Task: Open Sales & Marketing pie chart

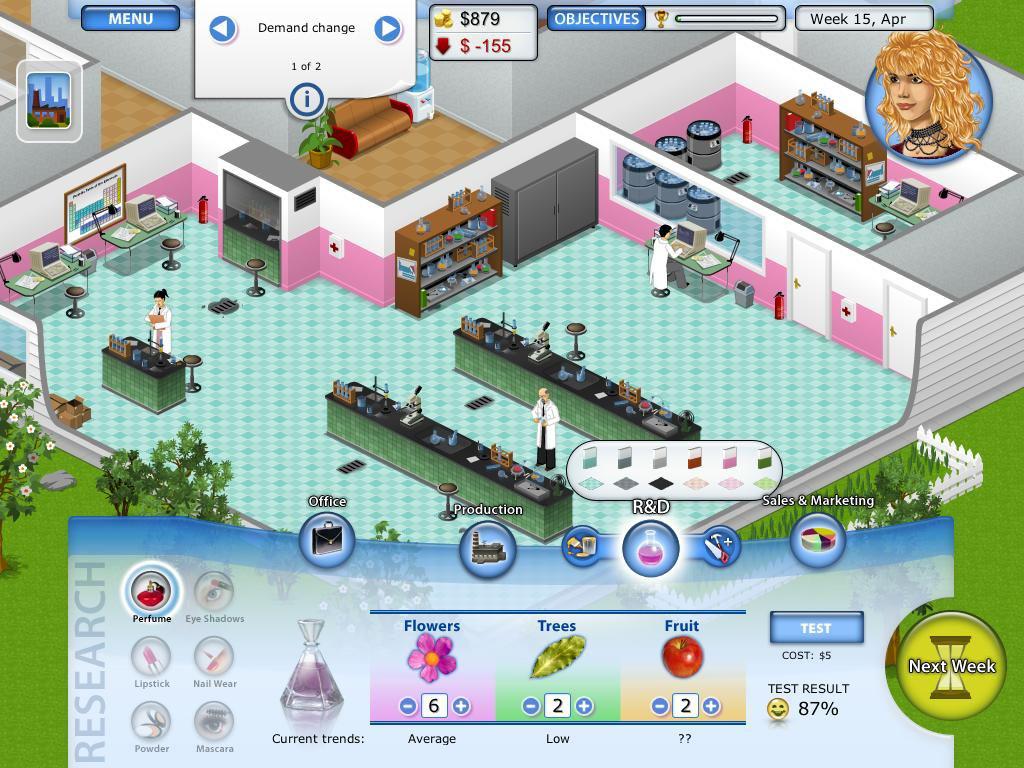Action: 817,540
